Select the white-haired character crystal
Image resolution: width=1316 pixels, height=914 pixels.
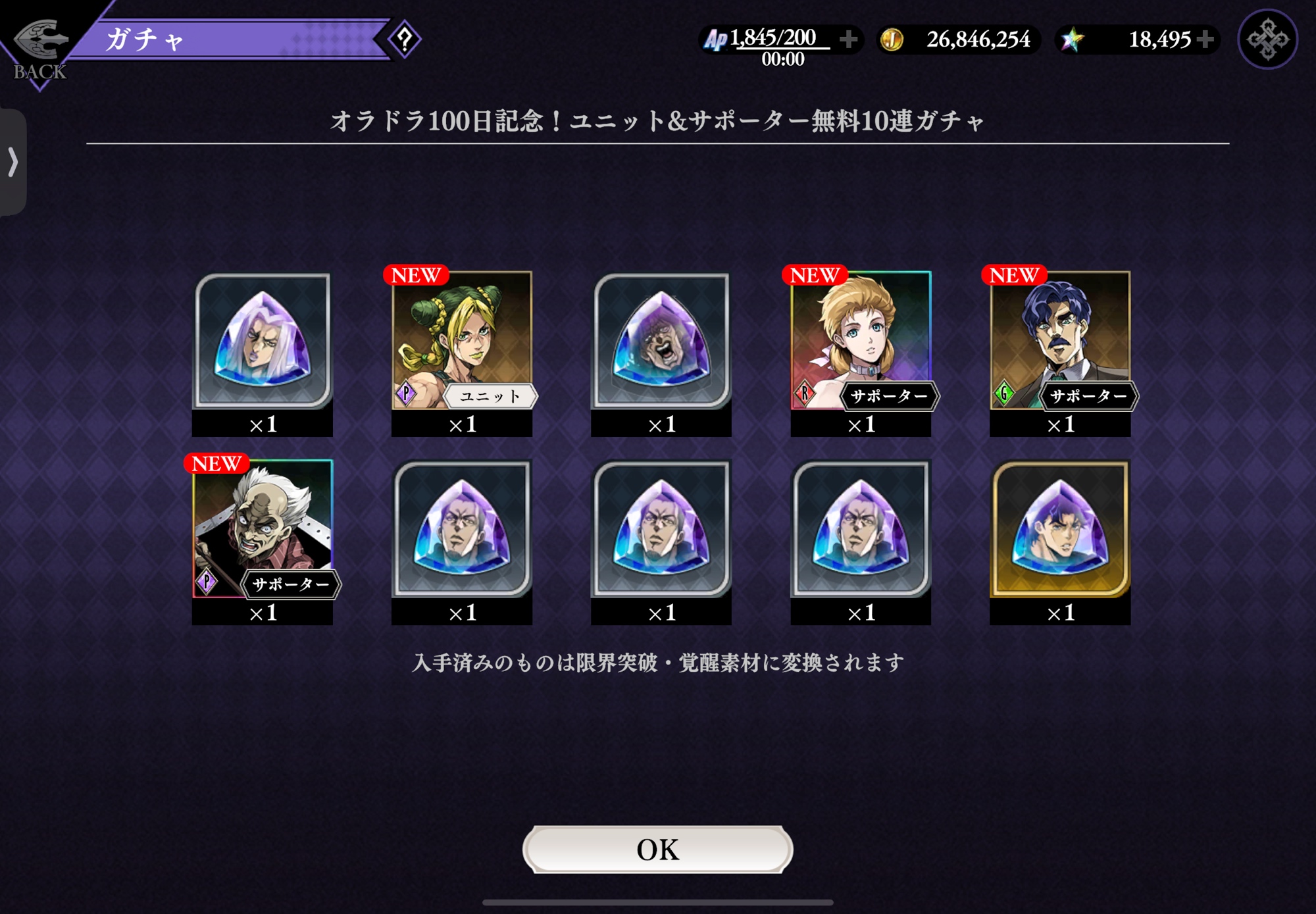click(263, 341)
